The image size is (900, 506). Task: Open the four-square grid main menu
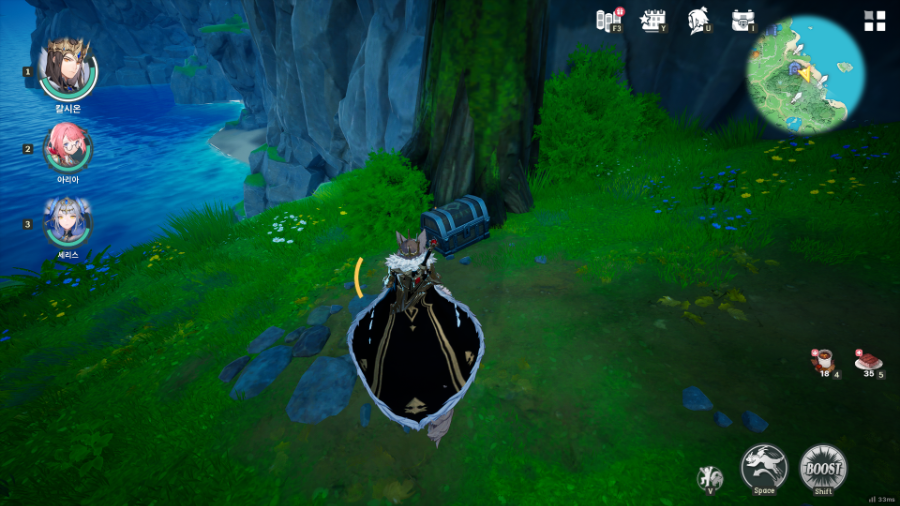point(875,21)
